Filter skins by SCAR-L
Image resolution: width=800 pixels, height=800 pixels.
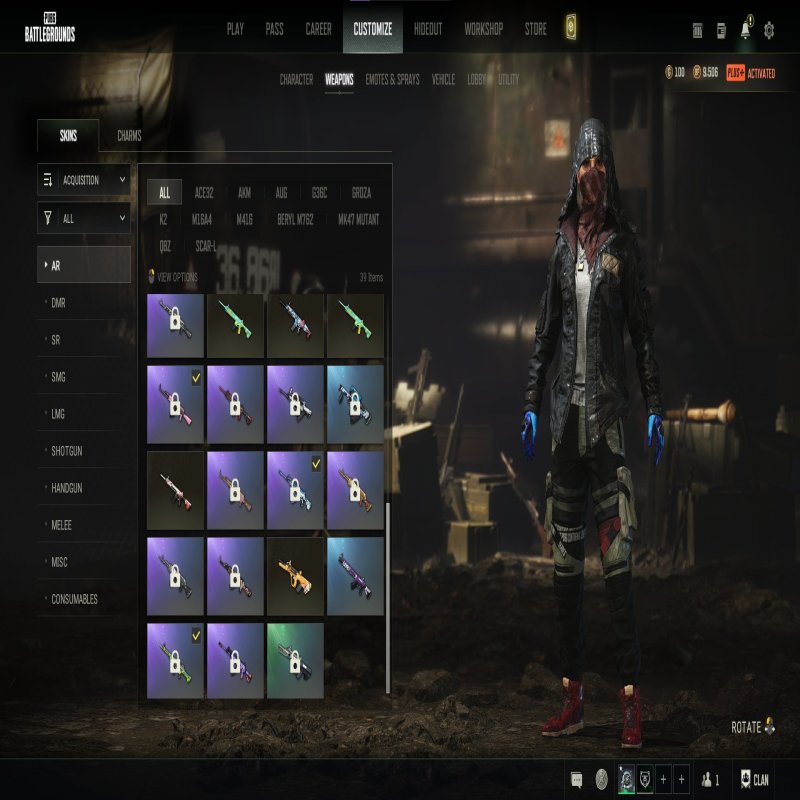[205, 245]
